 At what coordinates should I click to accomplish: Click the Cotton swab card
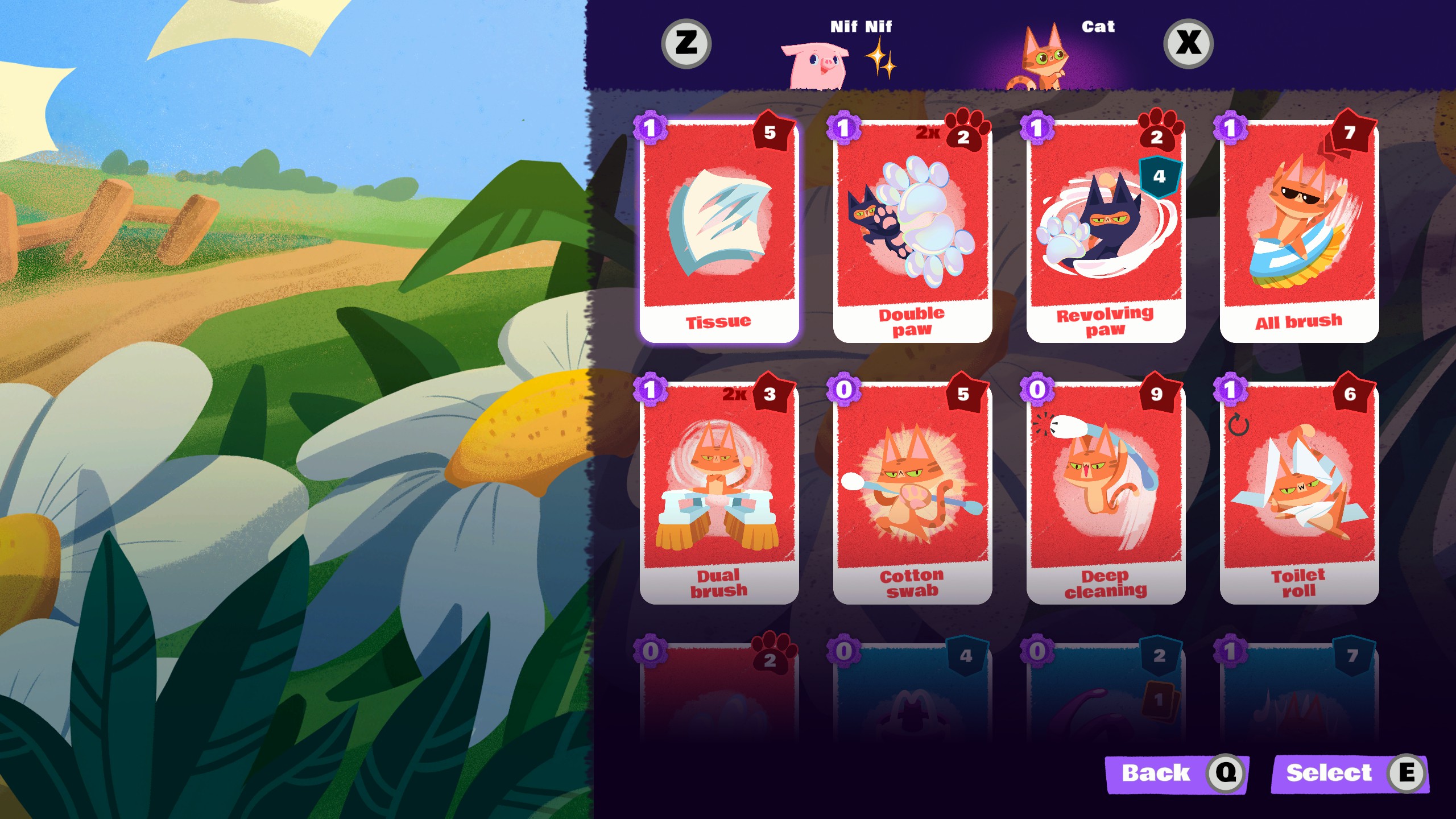coord(912,494)
